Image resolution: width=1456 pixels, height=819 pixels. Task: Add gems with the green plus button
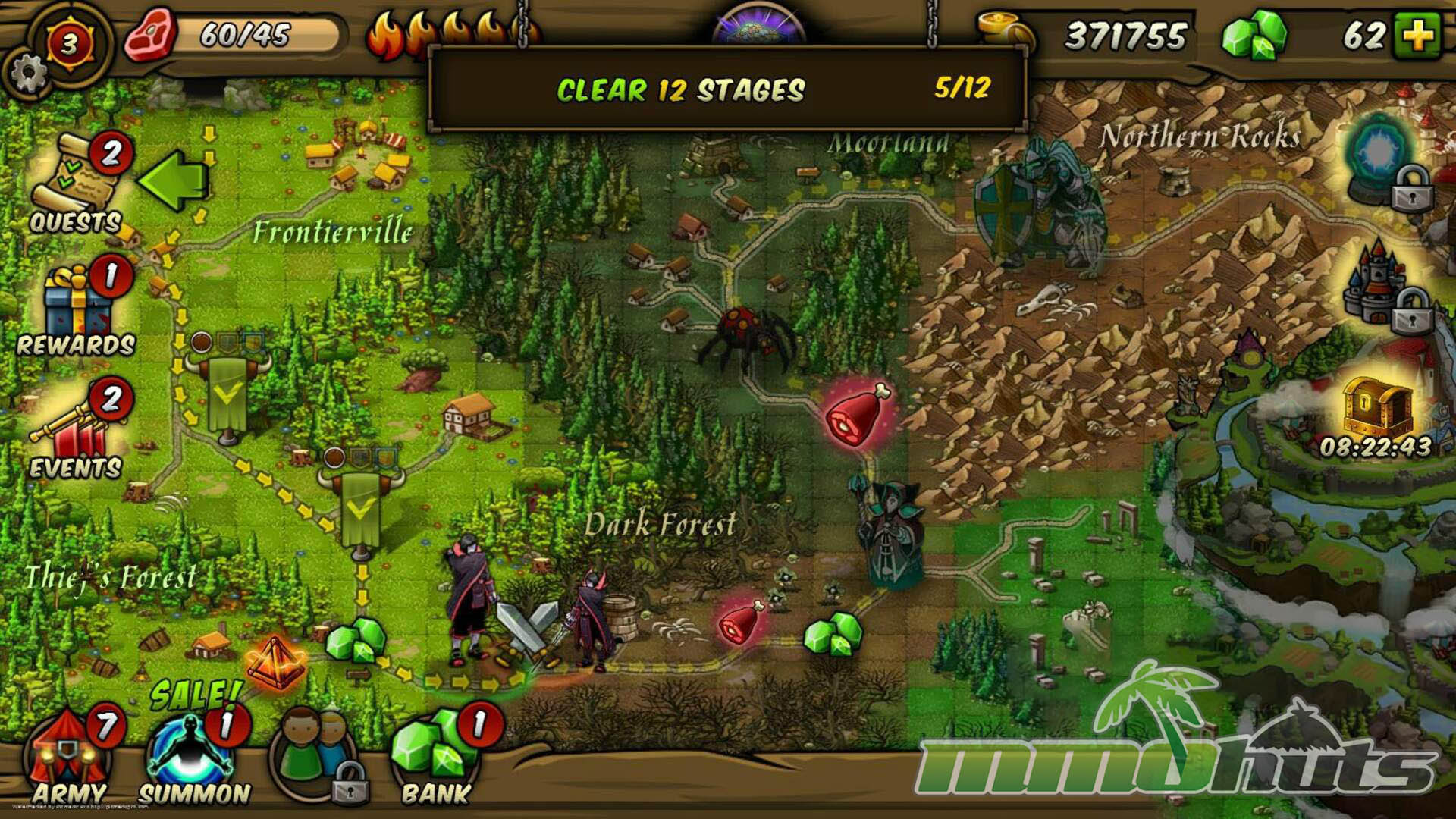[1417, 35]
